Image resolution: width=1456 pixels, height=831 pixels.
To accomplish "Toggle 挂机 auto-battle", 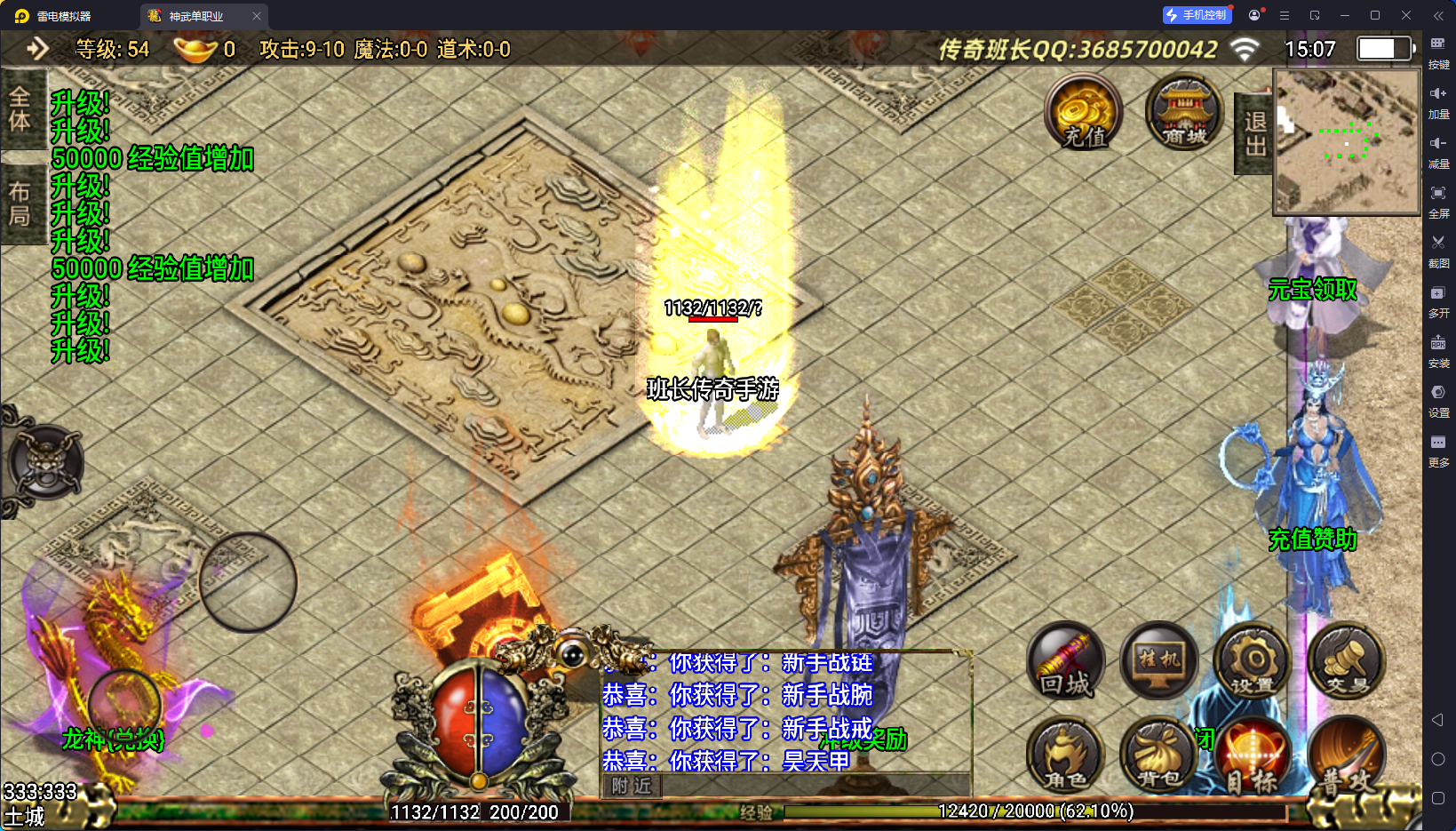I will [x=1158, y=662].
